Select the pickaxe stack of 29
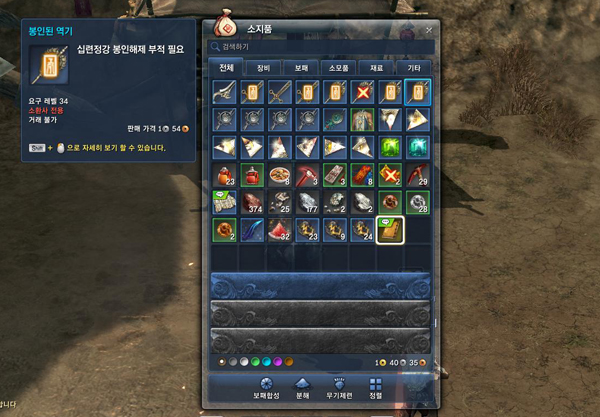 click(417, 175)
